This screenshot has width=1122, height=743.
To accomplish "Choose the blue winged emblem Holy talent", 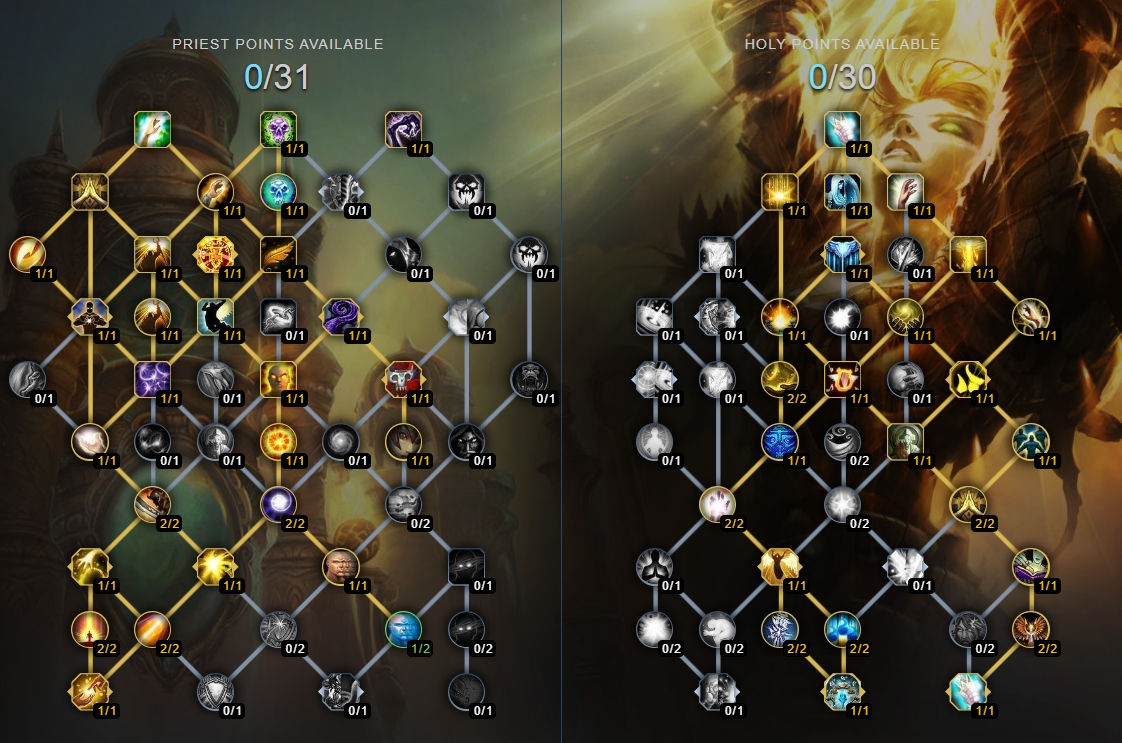I will [842, 254].
